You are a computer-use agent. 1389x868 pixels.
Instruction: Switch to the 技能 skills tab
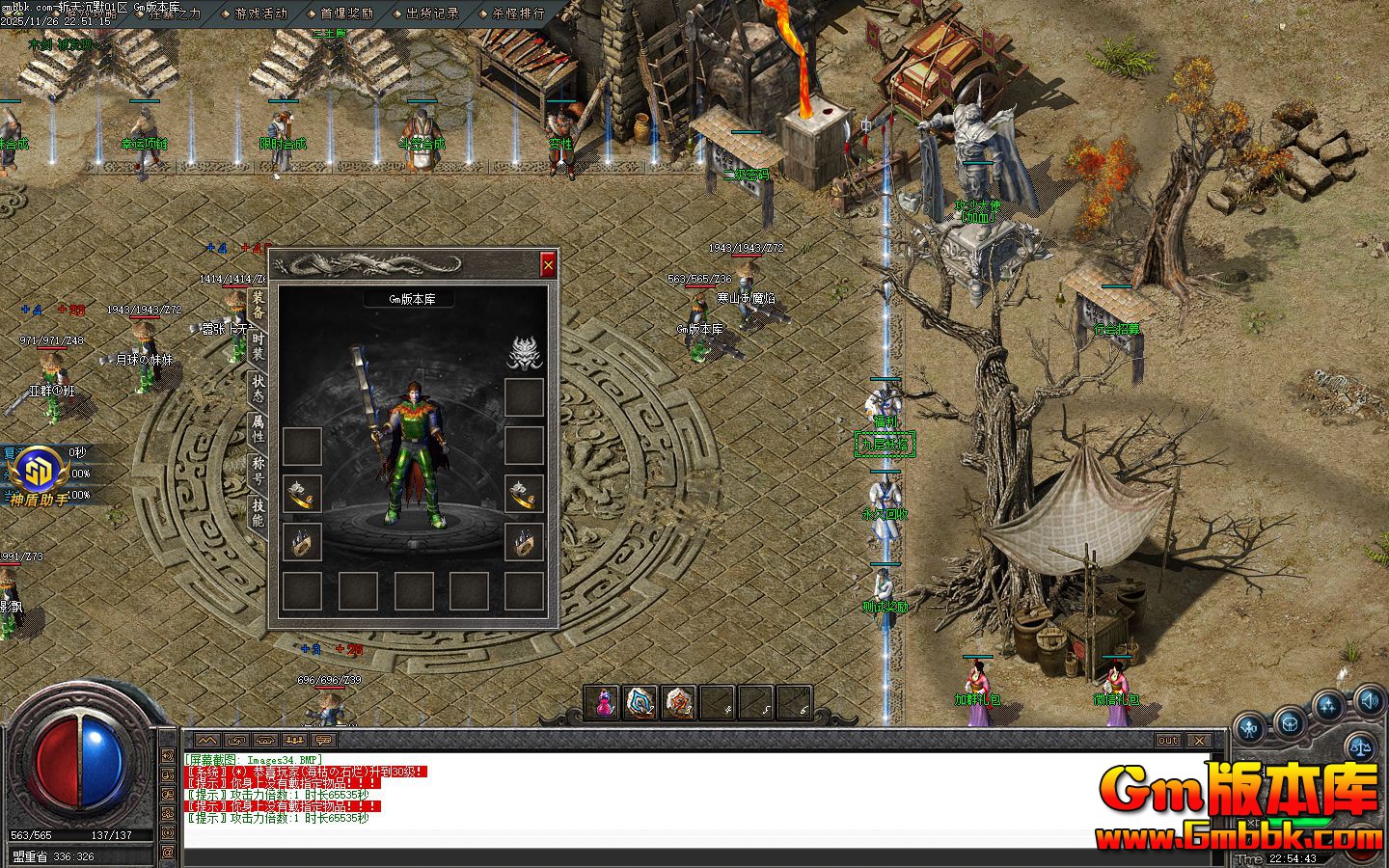[x=258, y=512]
